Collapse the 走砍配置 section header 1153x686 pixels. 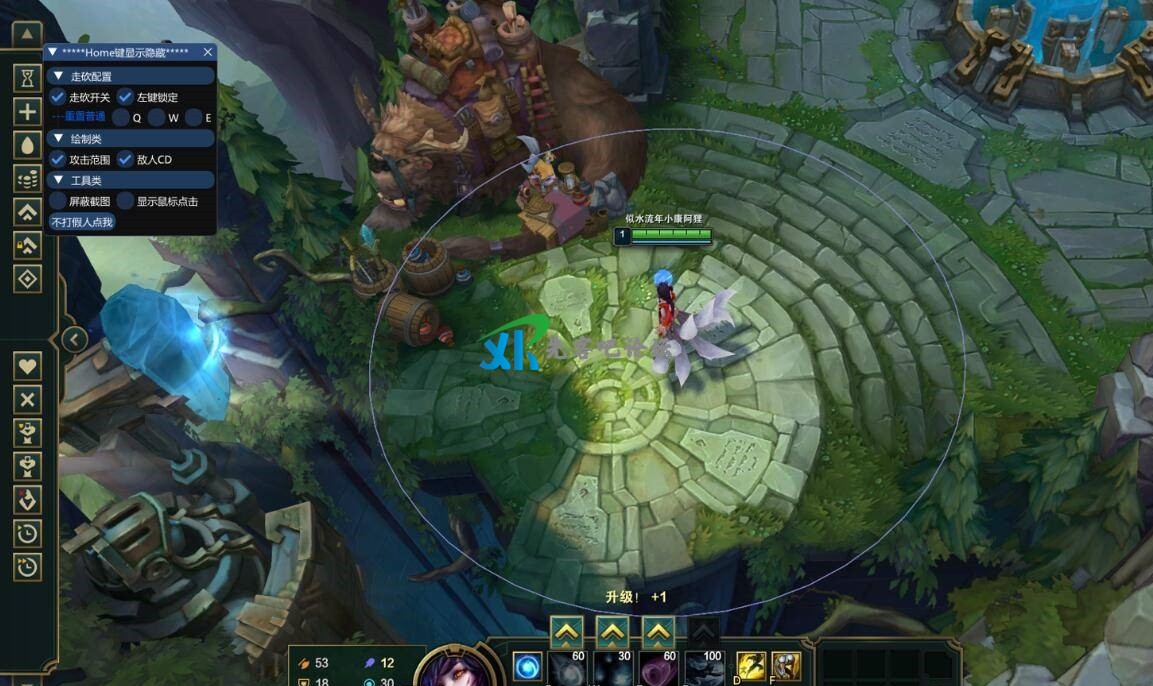[x=58, y=76]
